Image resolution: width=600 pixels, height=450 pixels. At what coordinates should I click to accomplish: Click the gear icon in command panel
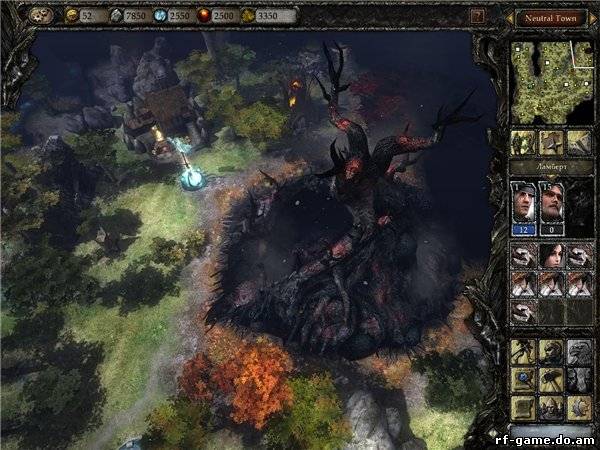[x=579, y=408]
